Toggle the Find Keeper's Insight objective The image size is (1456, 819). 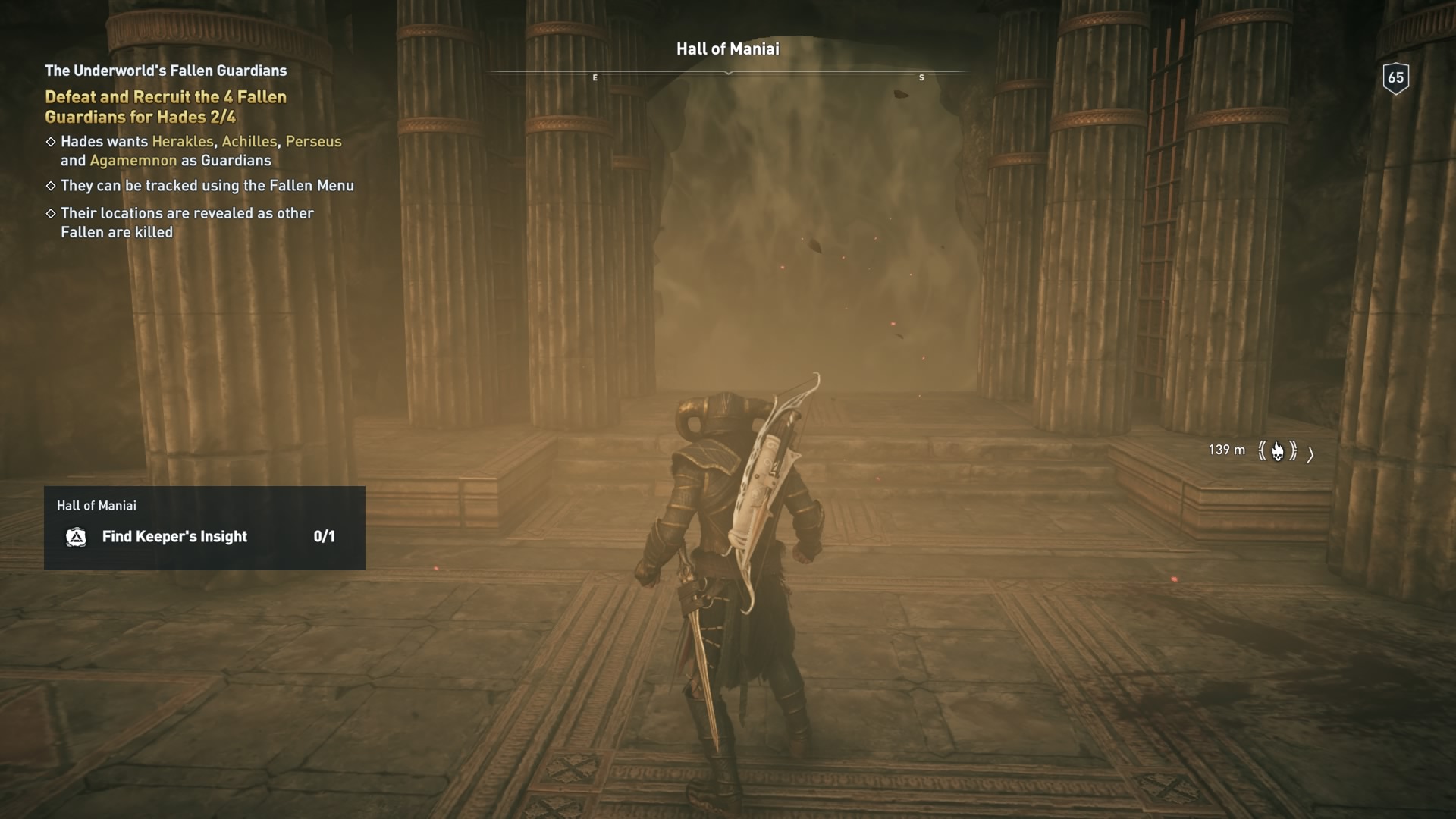coord(174,537)
